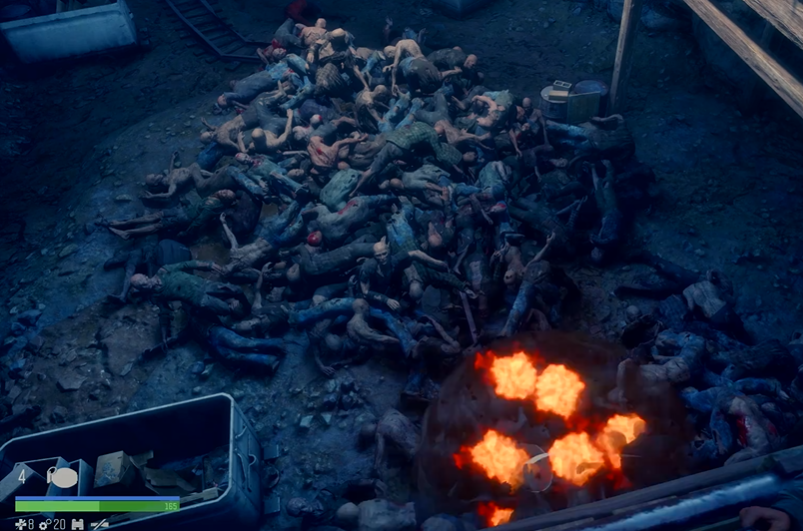Select the grenade throwable icon
The height and width of the screenshot is (531, 803).
(62, 478)
